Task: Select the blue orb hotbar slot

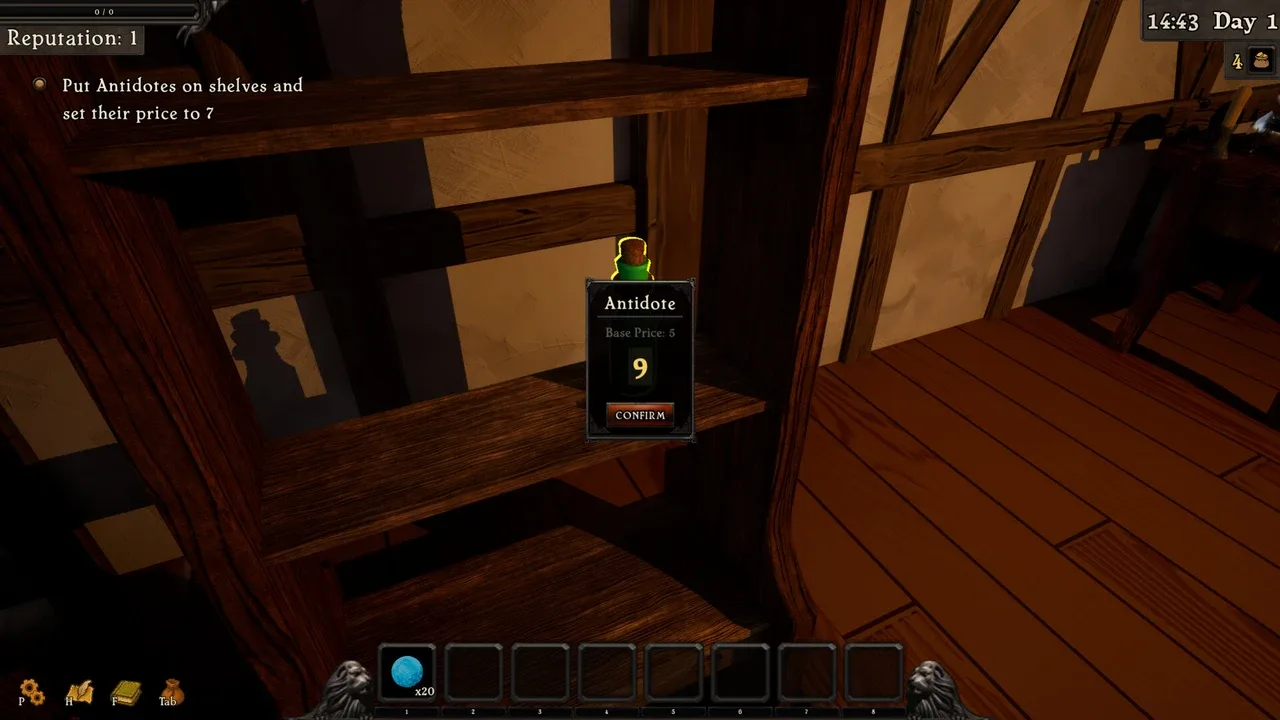Action: [407, 672]
